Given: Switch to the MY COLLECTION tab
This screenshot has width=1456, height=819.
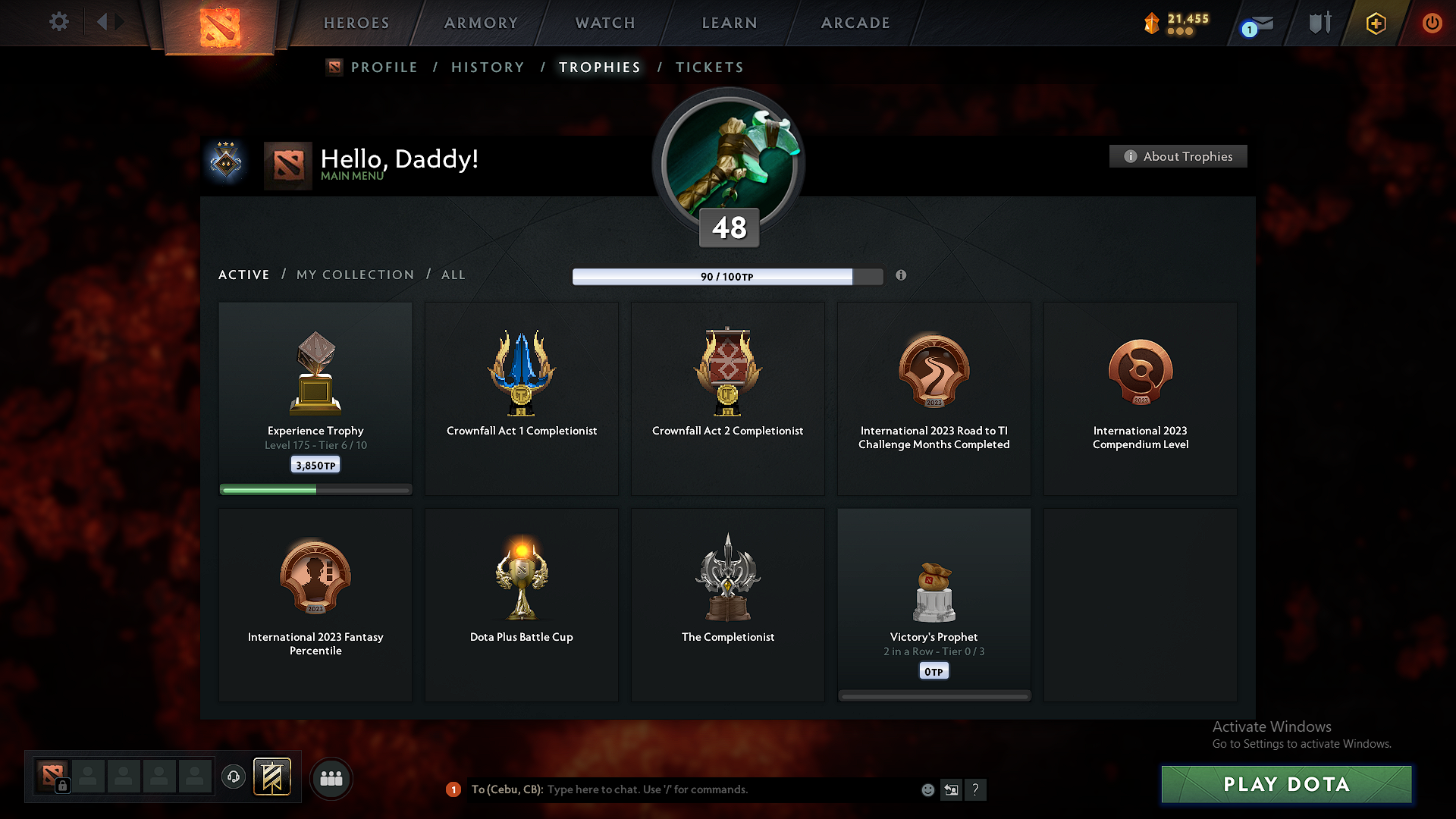Looking at the screenshot, I should (354, 275).
